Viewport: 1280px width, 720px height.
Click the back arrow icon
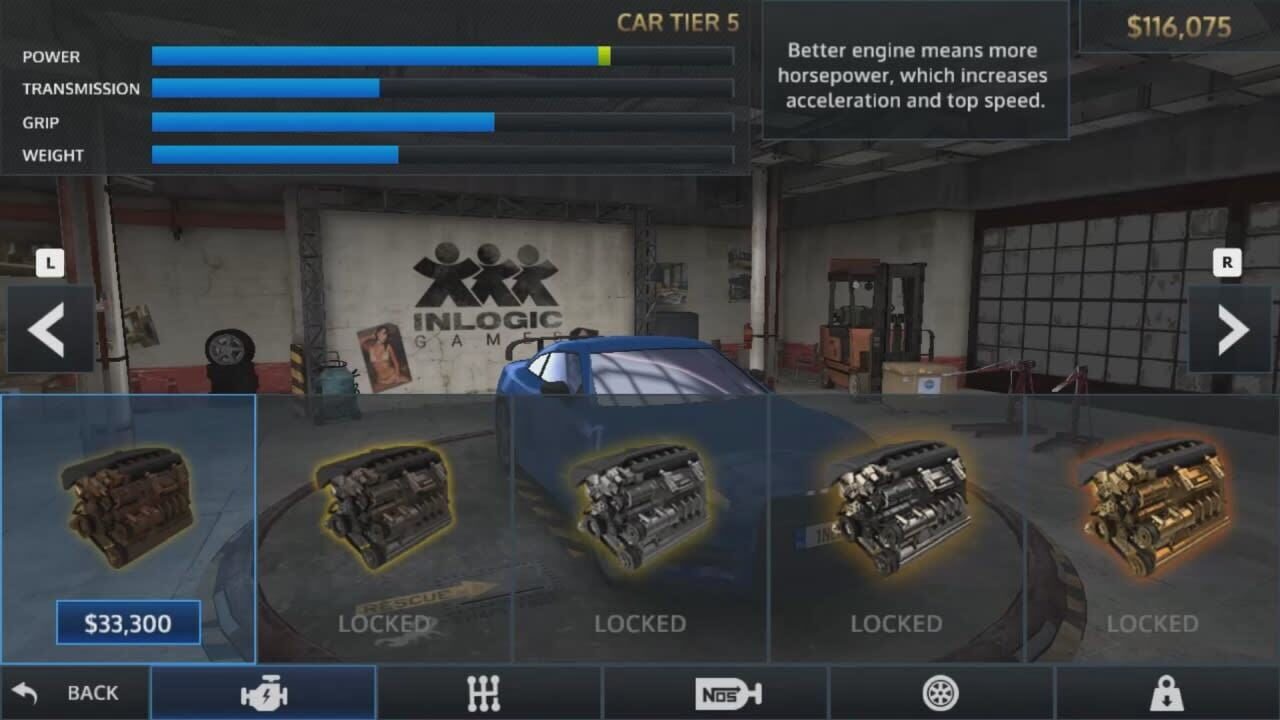[x=28, y=692]
